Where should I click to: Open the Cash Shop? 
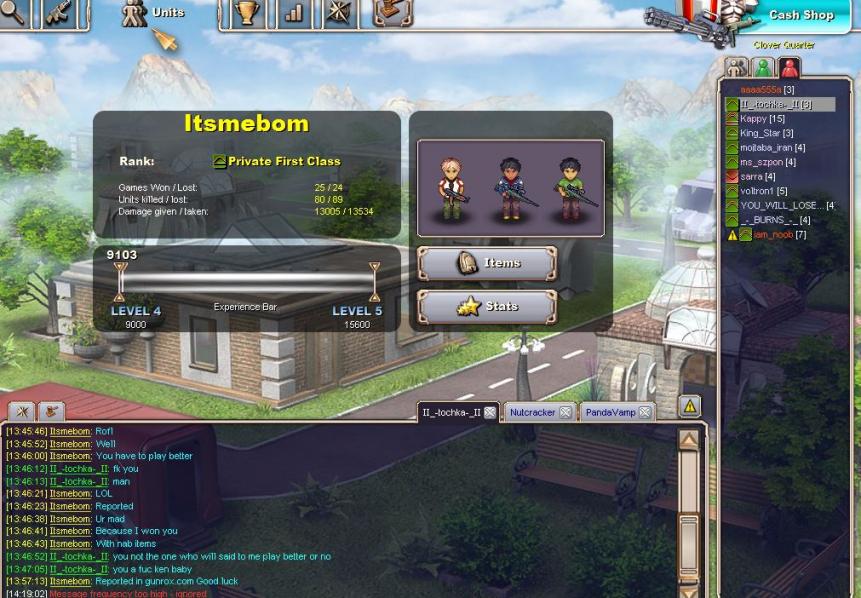tap(800, 15)
